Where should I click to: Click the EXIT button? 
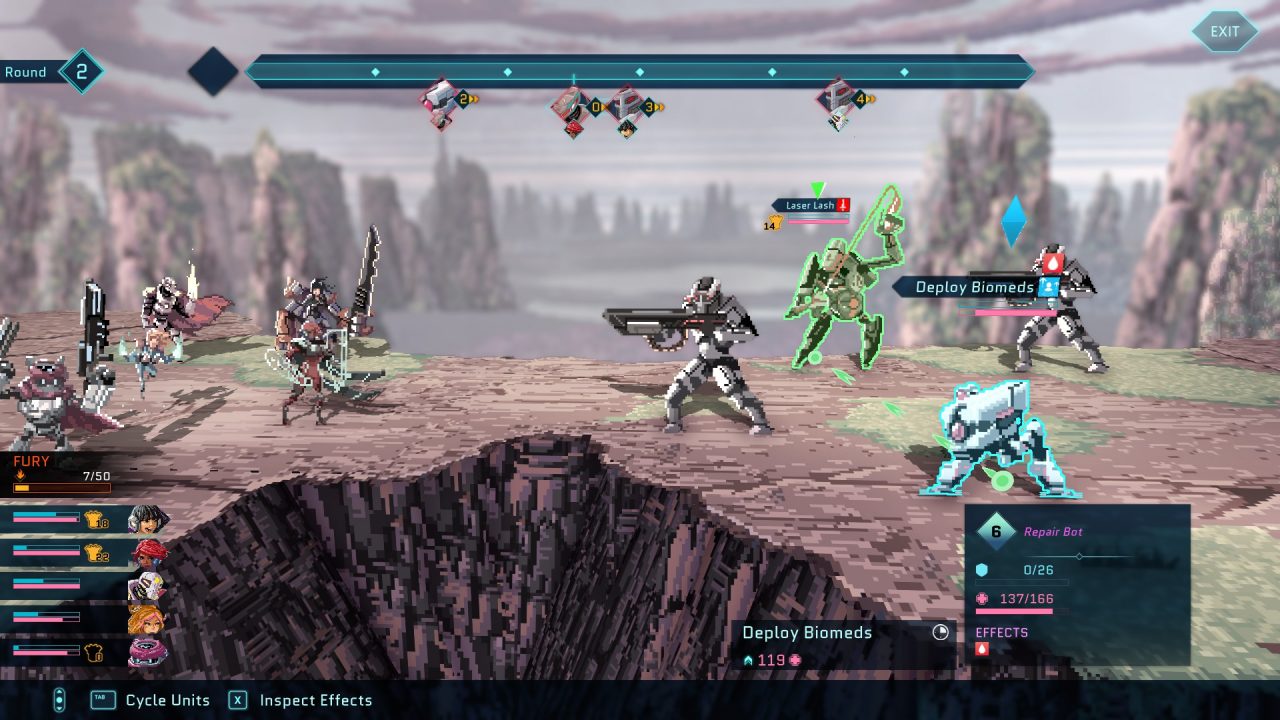(x=1224, y=31)
